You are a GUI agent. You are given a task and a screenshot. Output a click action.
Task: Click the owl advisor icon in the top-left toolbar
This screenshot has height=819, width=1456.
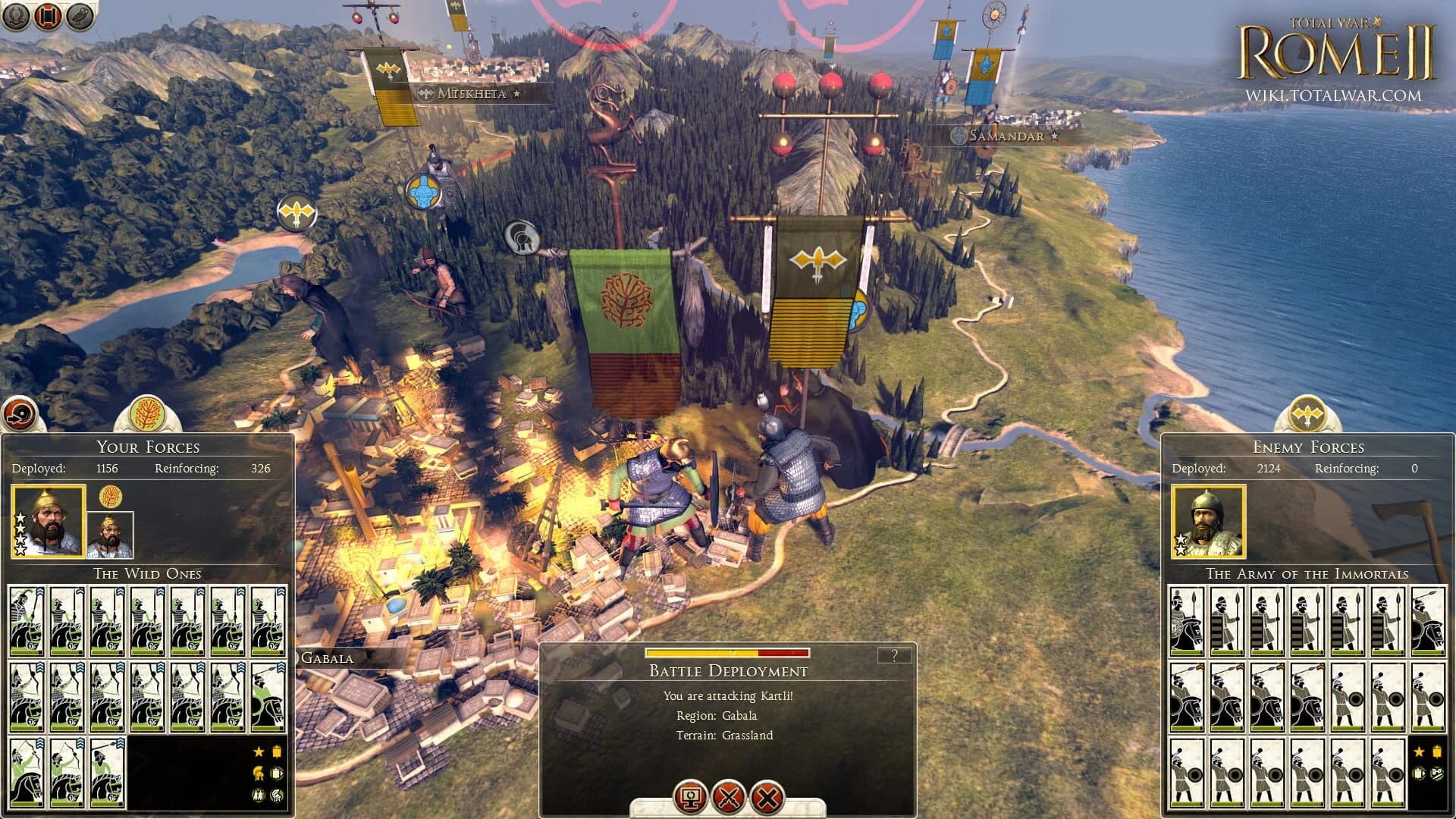79,17
